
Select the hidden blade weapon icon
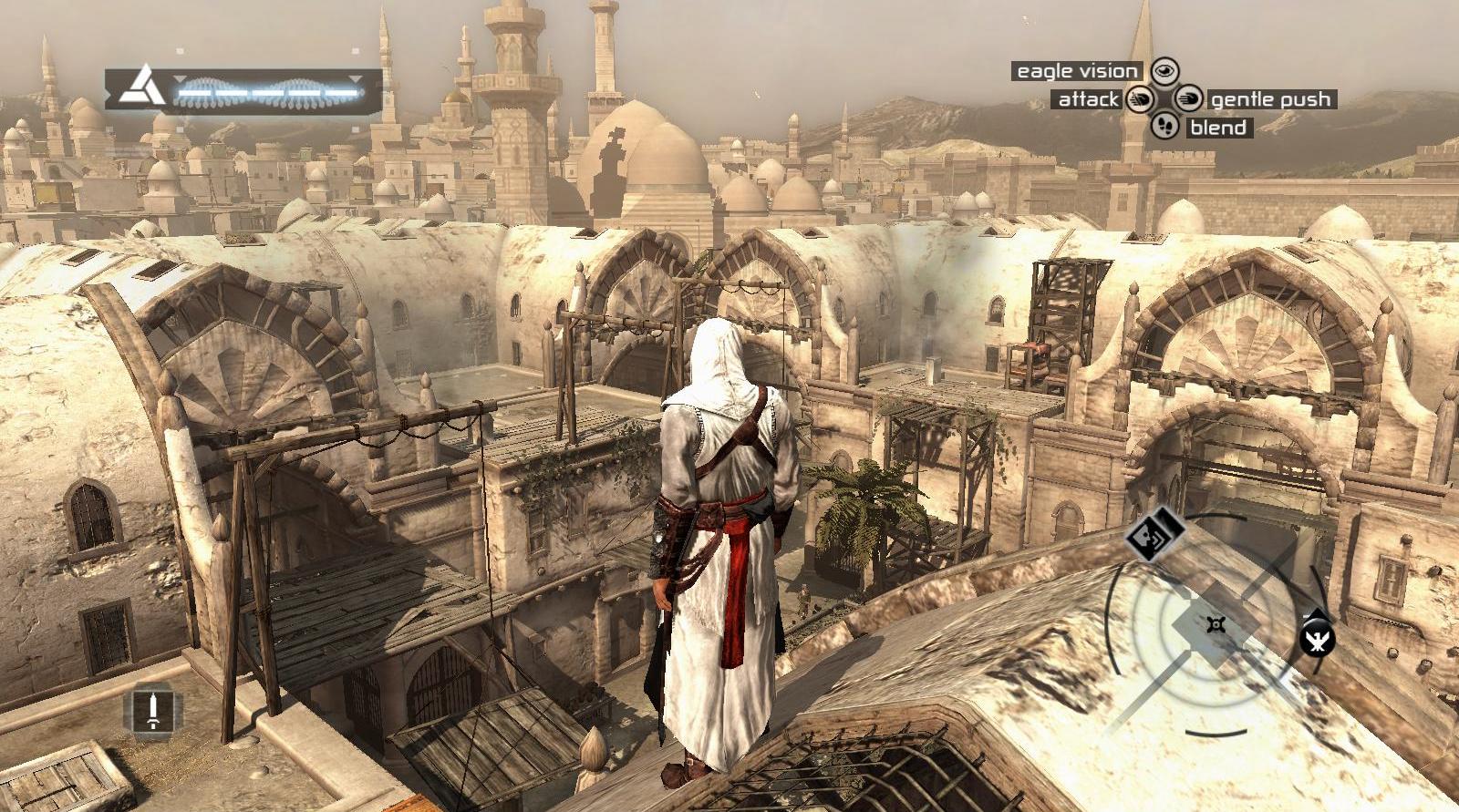click(x=153, y=708)
